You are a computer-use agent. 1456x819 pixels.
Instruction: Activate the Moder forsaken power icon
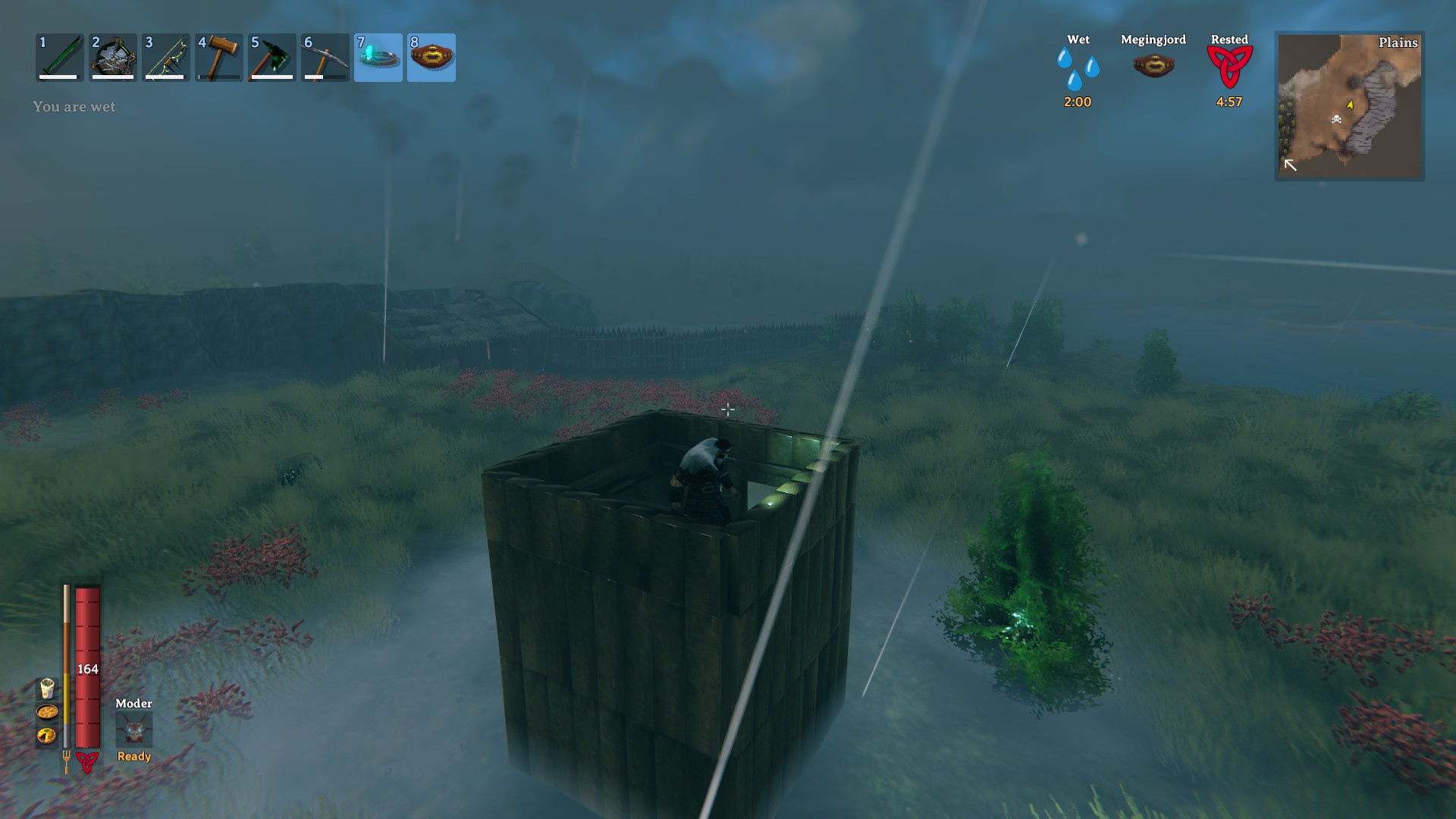pos(134,730)
